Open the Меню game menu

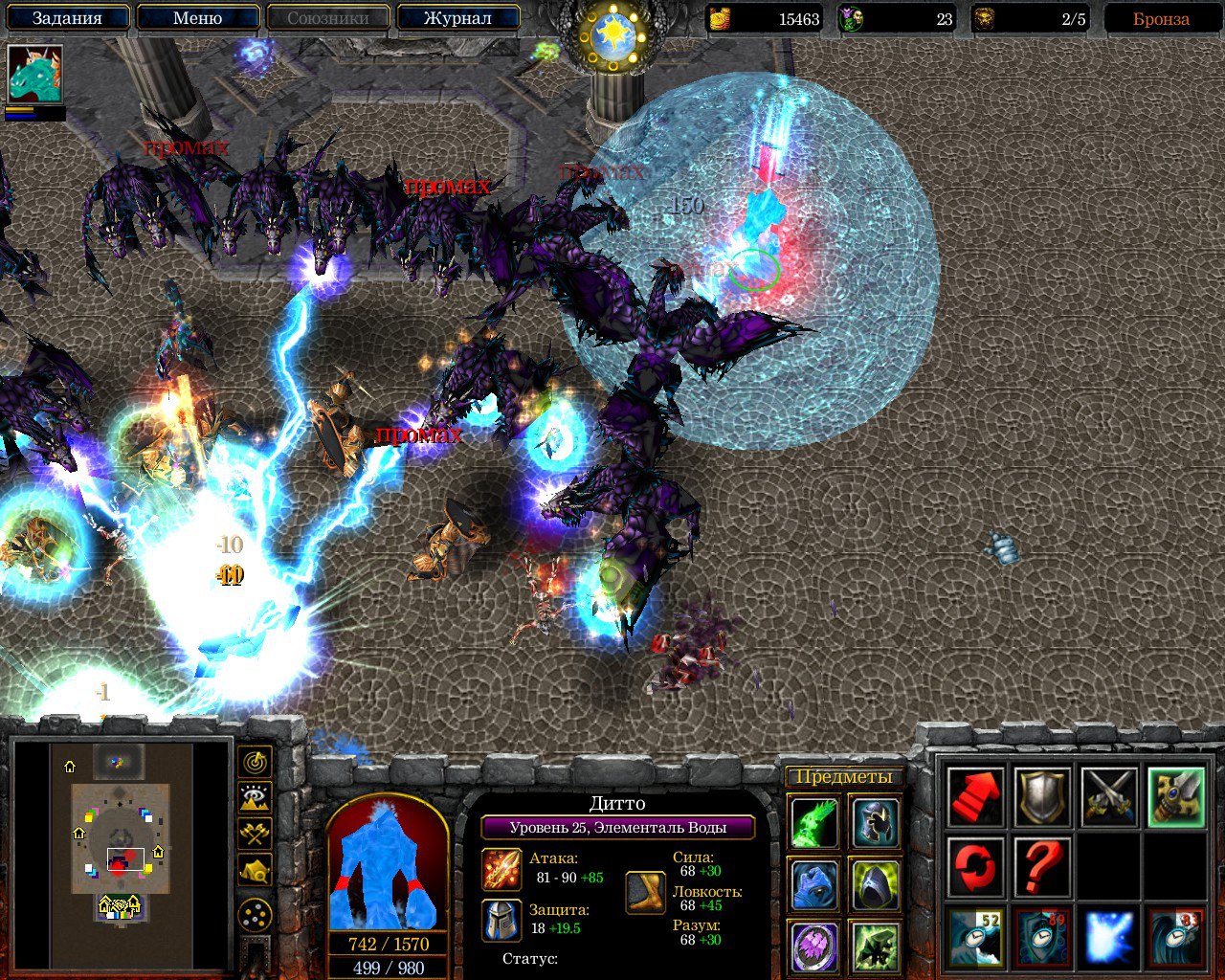(197, 18)
